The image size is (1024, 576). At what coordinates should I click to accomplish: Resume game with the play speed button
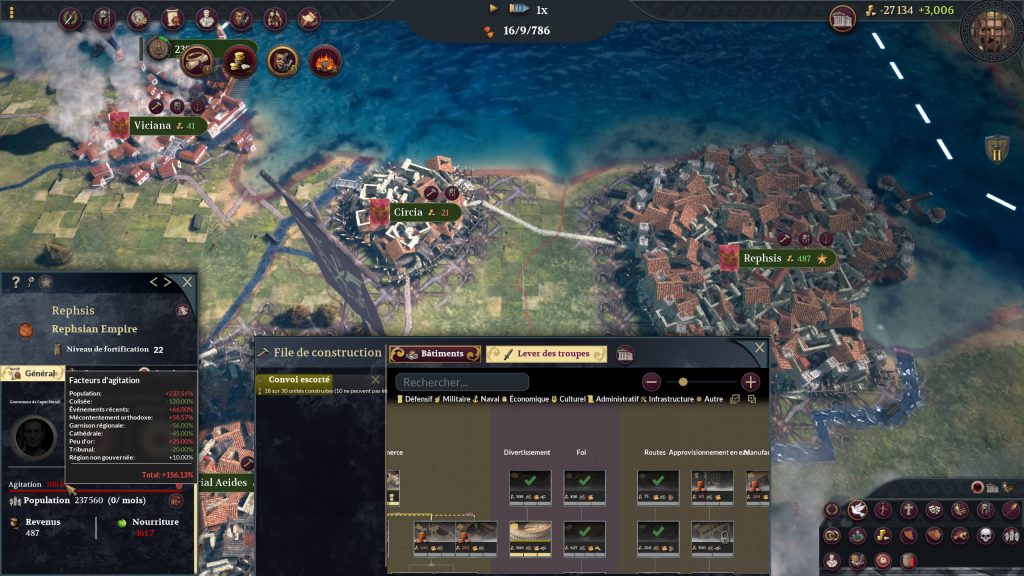pos(494,8)
